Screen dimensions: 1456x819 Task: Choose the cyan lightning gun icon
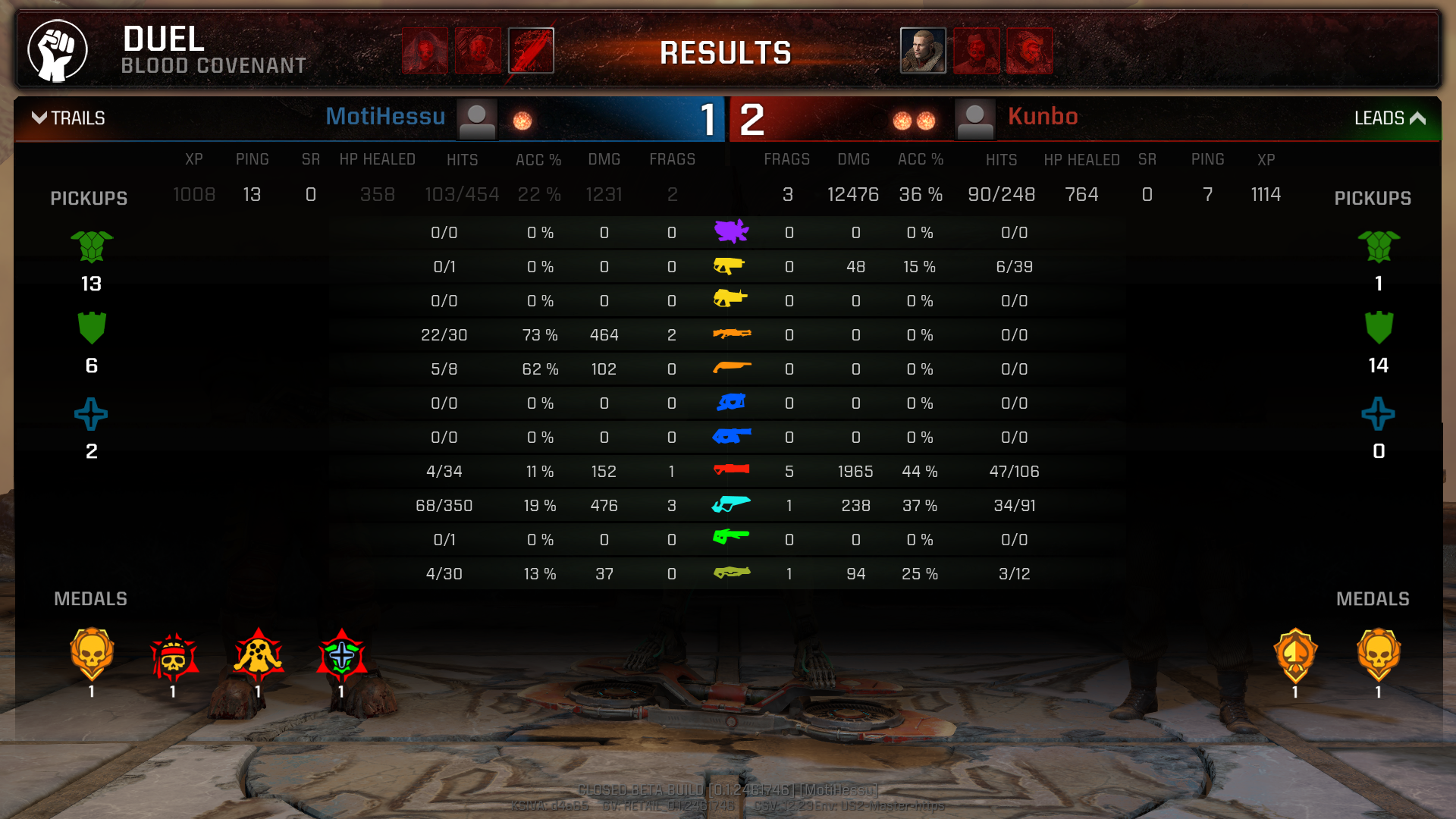coord(731,504)
